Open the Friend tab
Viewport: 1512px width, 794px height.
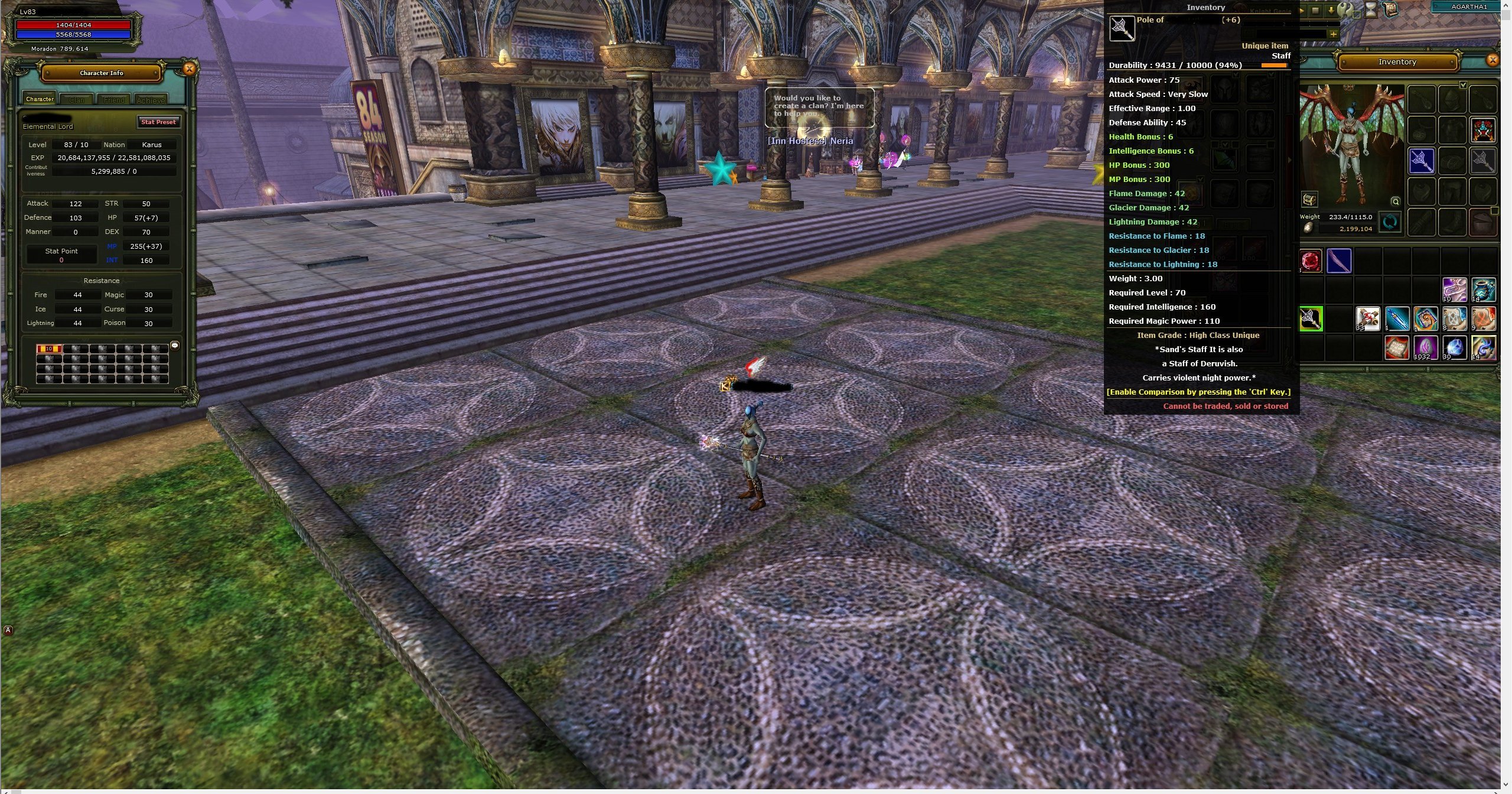pyautogui.click(x=114, y=100)
